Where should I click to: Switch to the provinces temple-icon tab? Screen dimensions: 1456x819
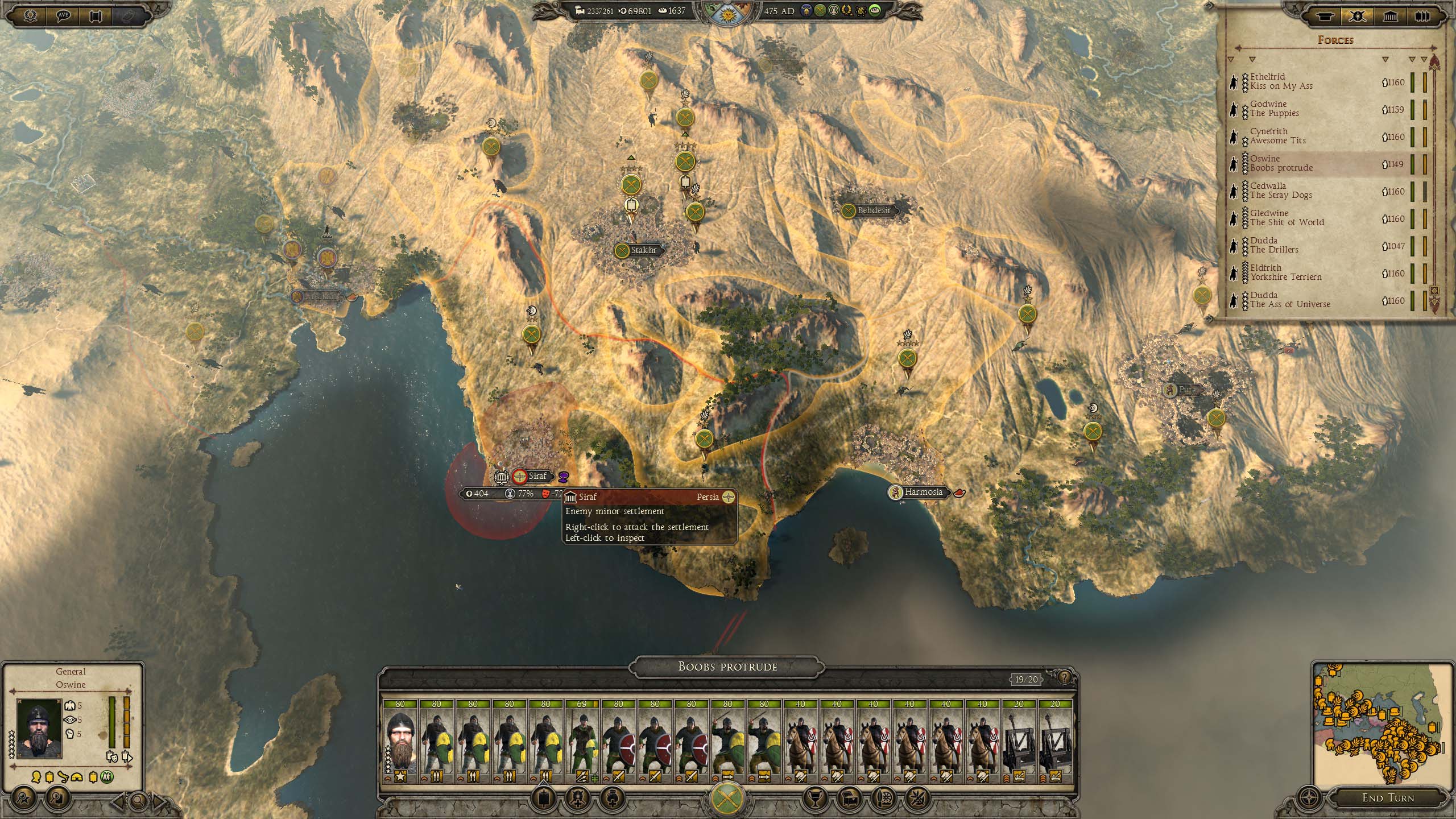pyautogui.click(x=1391, y=16)
